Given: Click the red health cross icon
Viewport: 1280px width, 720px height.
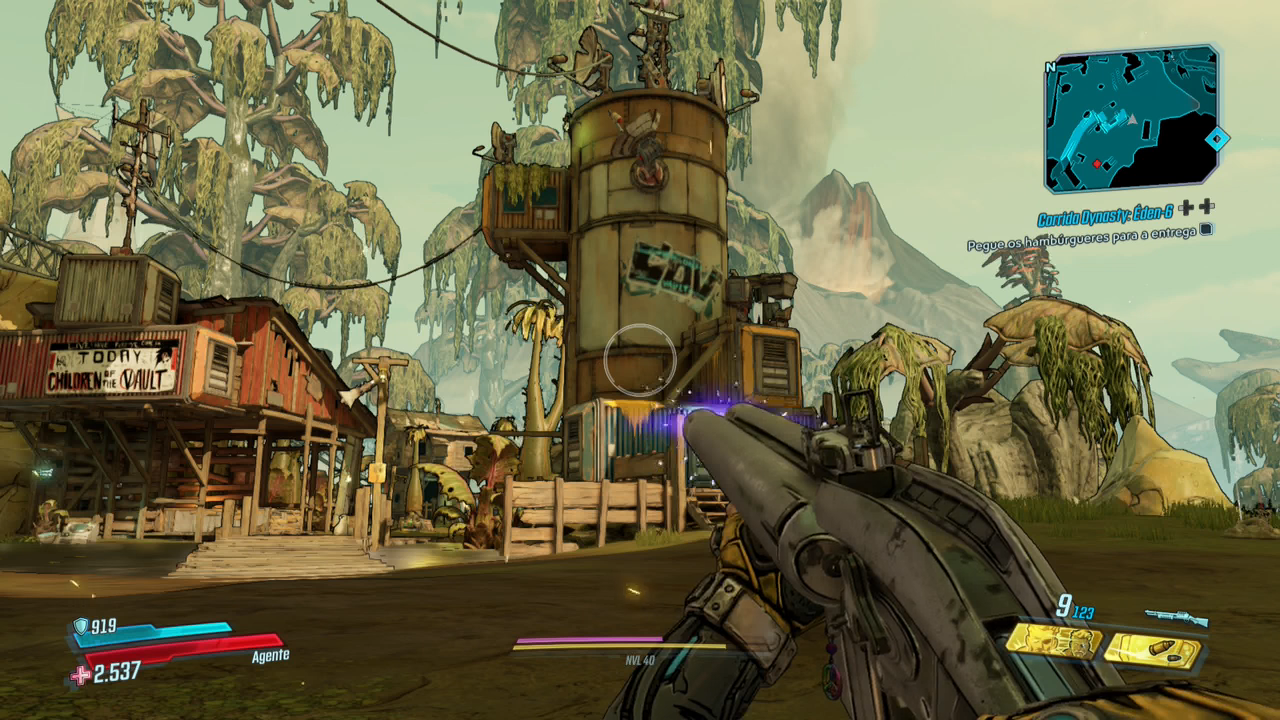Looking at the screenshot, I should click(80, 675).
